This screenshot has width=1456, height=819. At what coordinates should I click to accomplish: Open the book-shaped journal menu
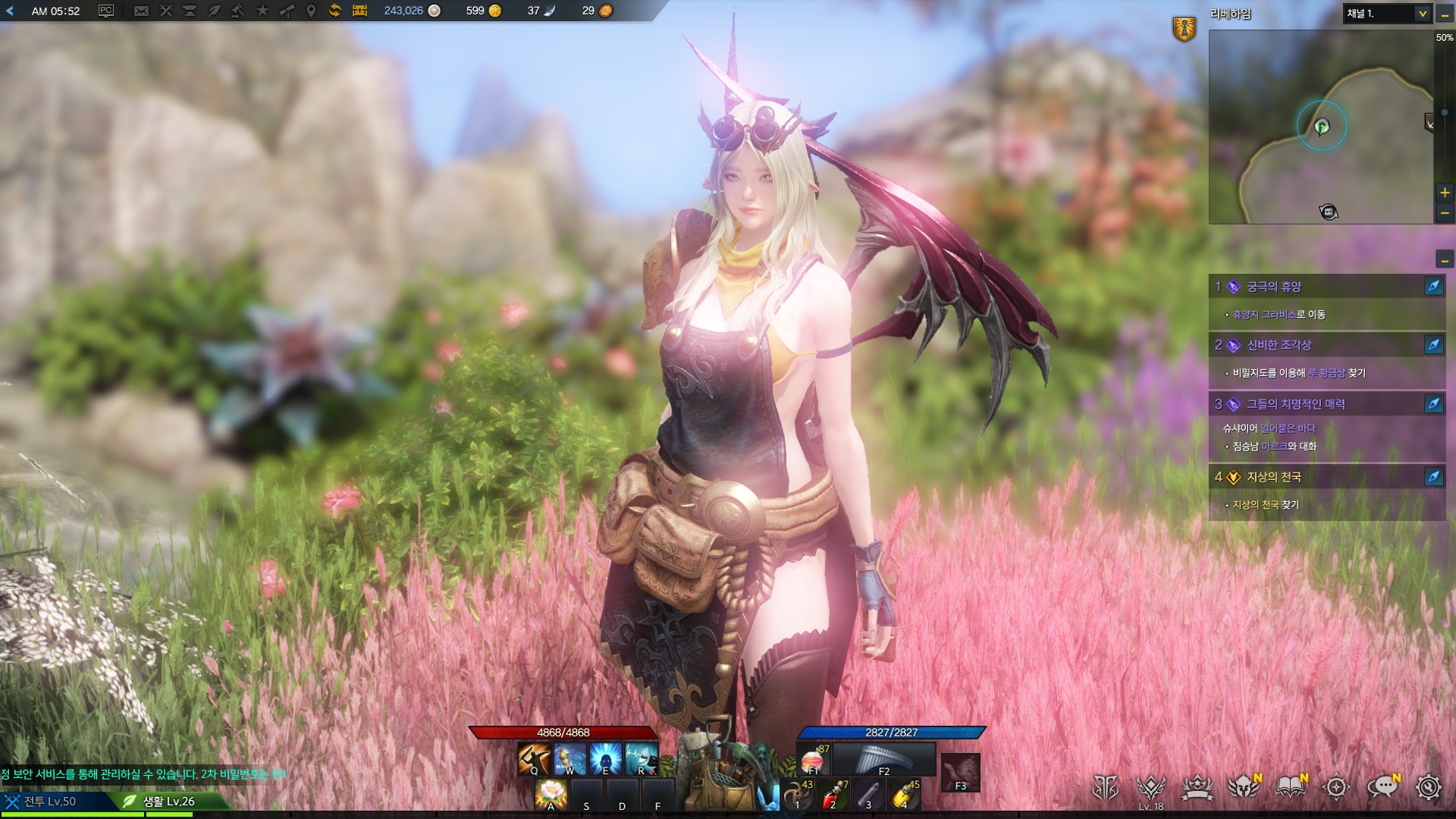1290,787
